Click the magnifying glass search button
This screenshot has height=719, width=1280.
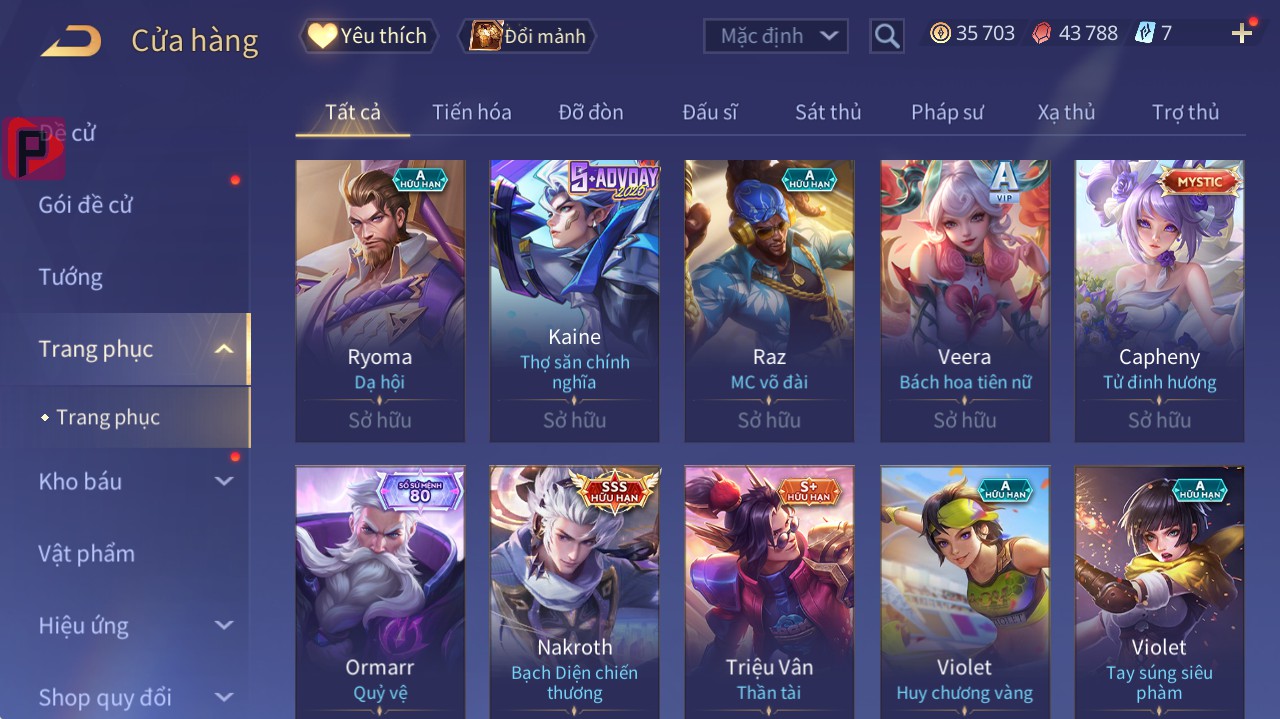pos(886,36)
